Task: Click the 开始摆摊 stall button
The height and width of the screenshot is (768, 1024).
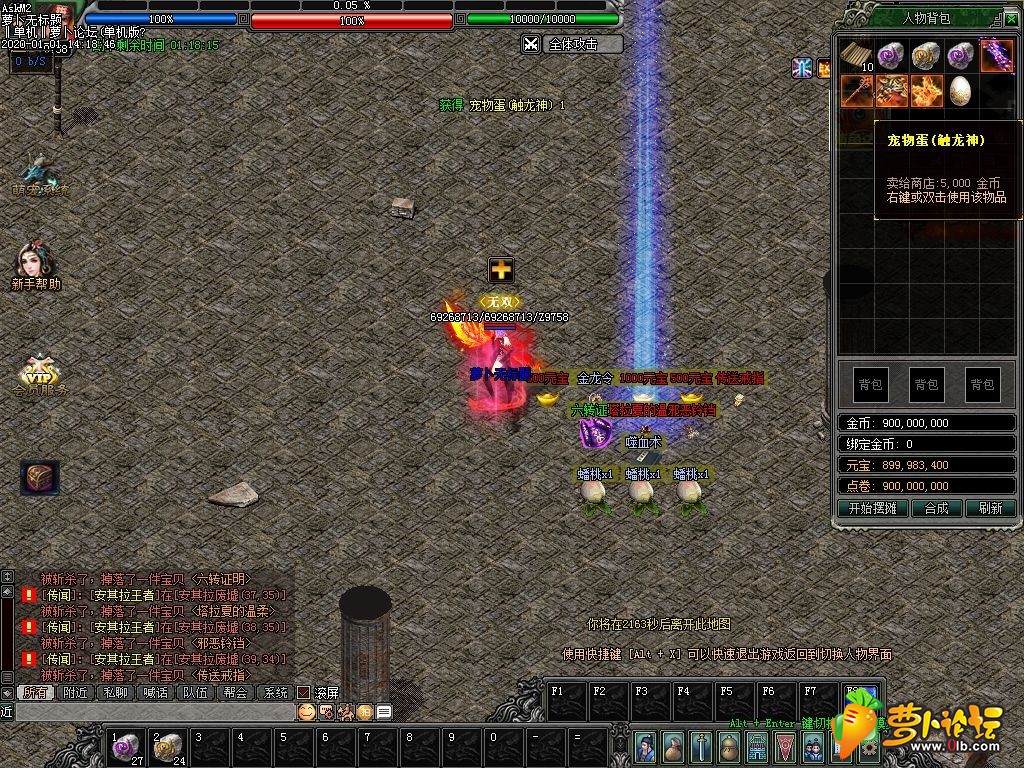Action: 872,508
